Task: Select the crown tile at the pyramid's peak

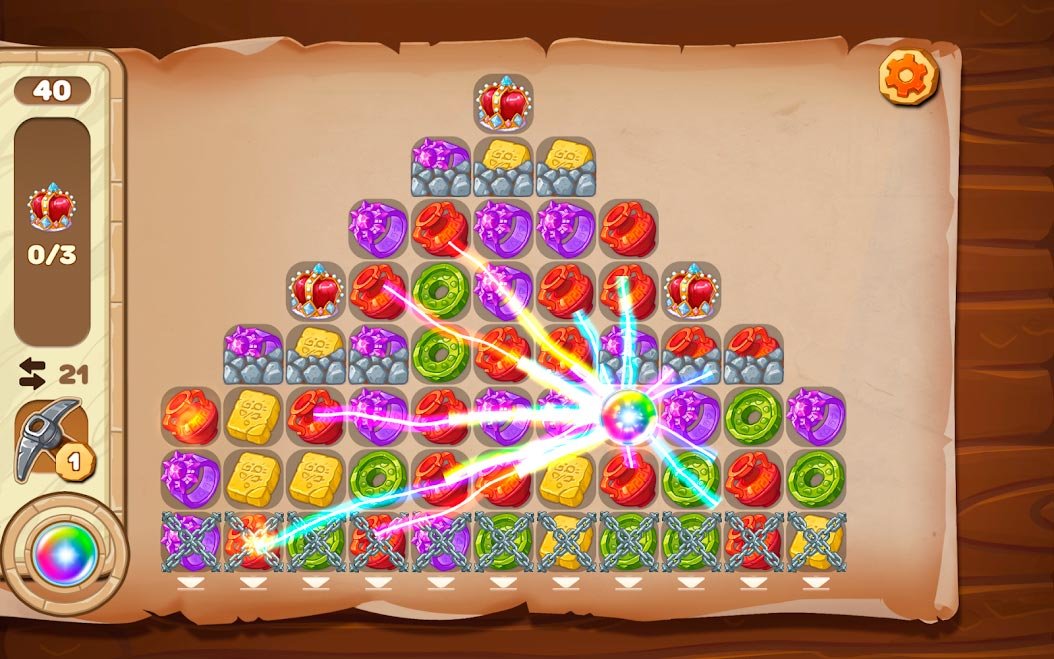Action: click(x=503, y=102)
